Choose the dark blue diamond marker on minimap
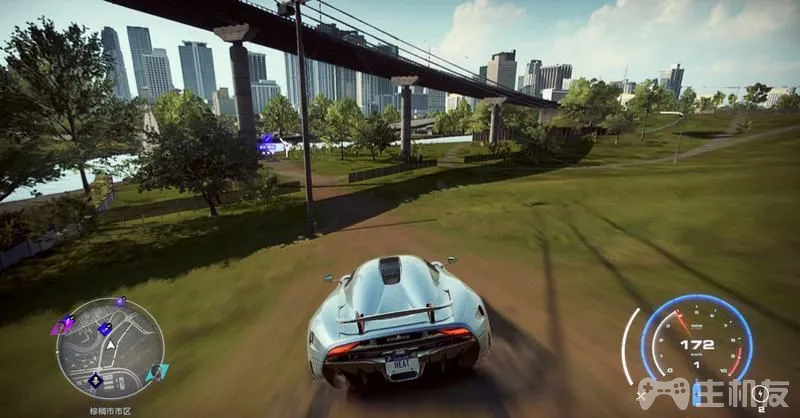The height and width of the screenshot is (418, 800). click(96, 380)
